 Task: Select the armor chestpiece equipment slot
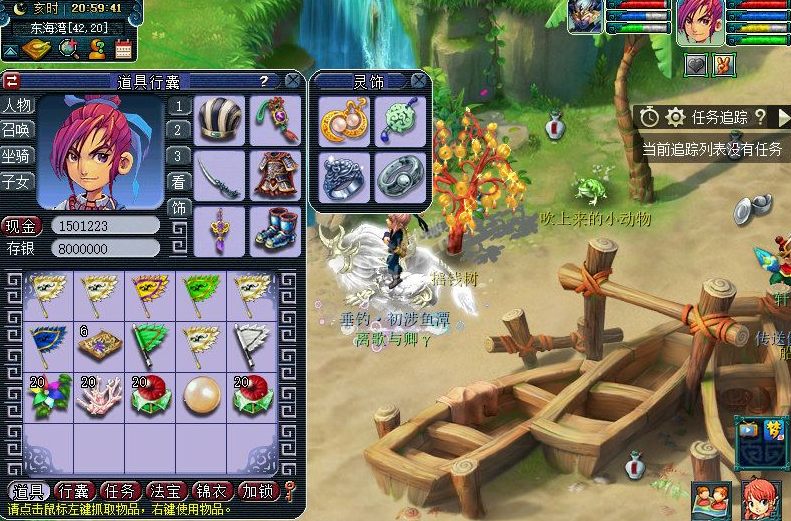275,176
